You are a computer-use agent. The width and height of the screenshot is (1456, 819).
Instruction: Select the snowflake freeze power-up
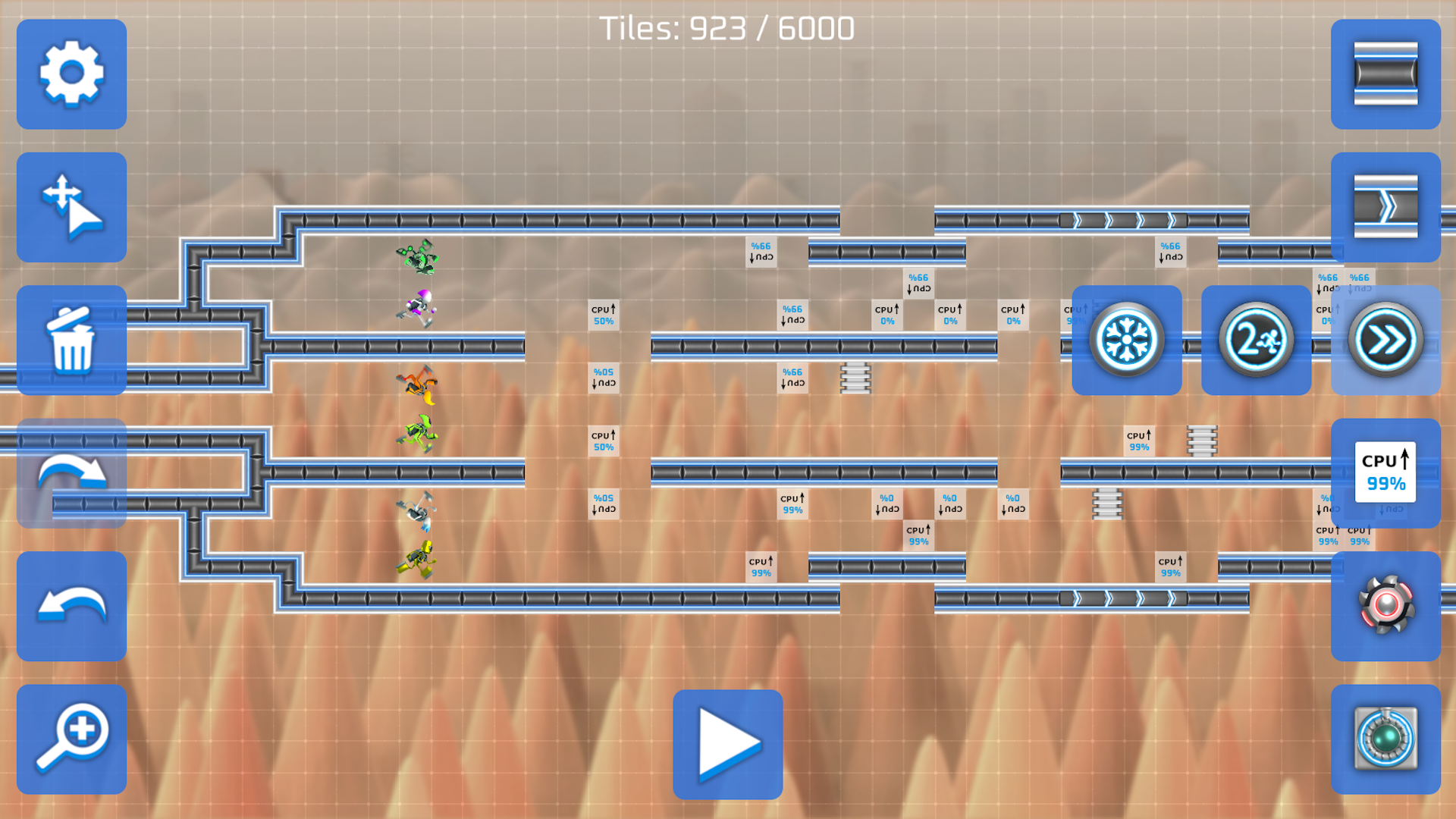[x=1125, y=340]
